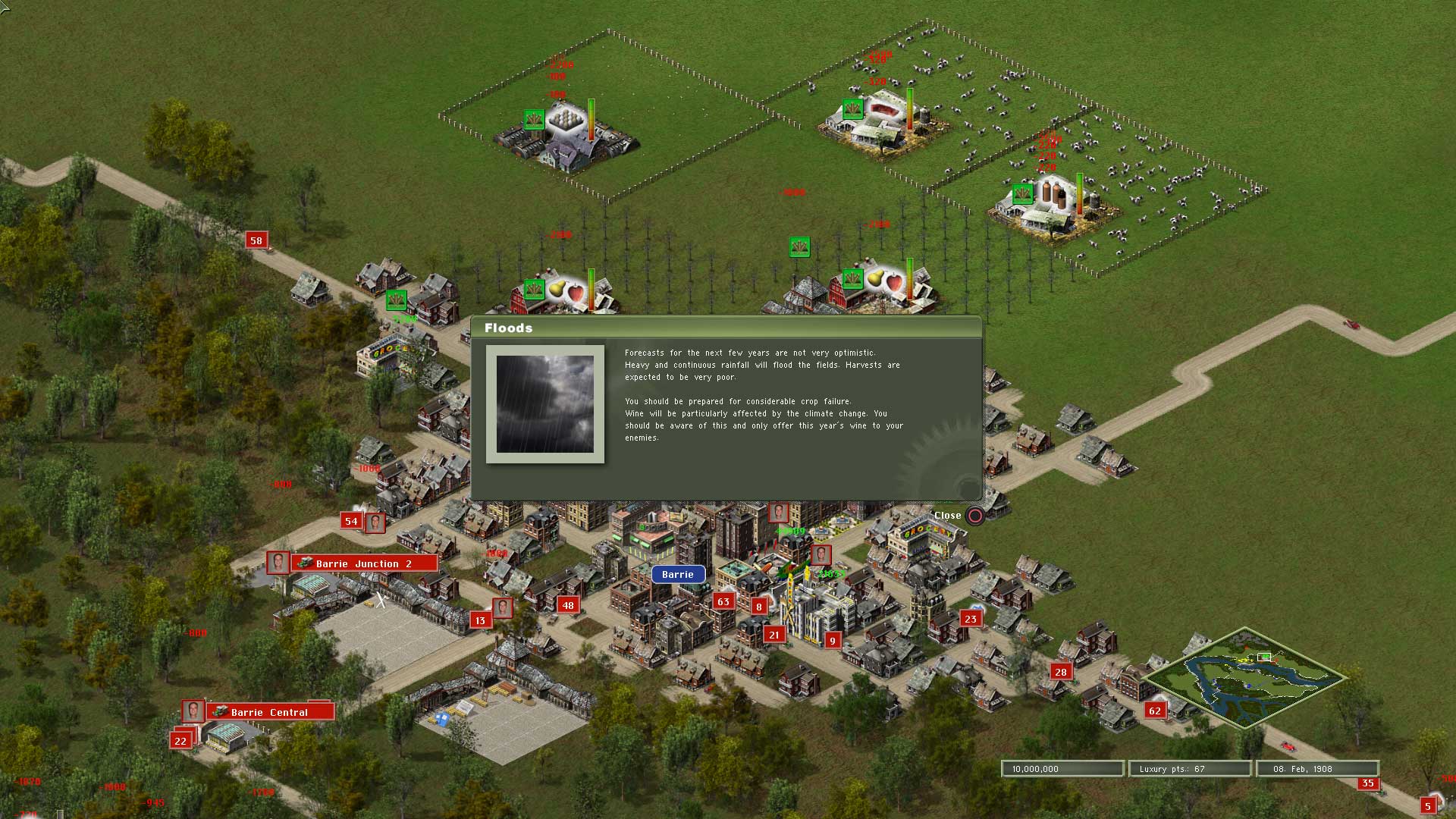Screen dimensions: 1456x819
Task: Click the red 22 badge below Barrie Central
Action: [x=180, y=739]
